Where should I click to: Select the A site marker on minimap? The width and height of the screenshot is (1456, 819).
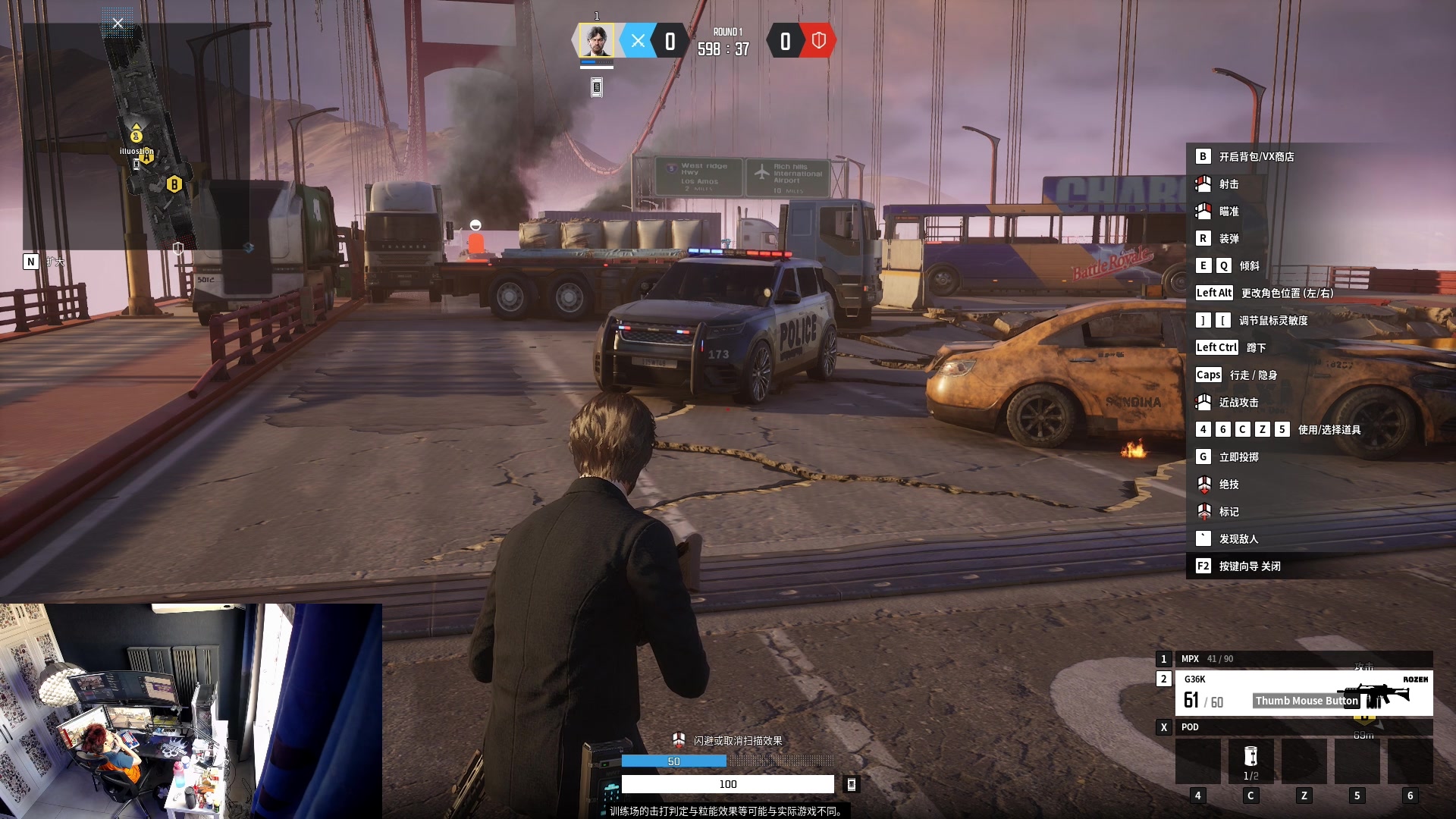136,136
